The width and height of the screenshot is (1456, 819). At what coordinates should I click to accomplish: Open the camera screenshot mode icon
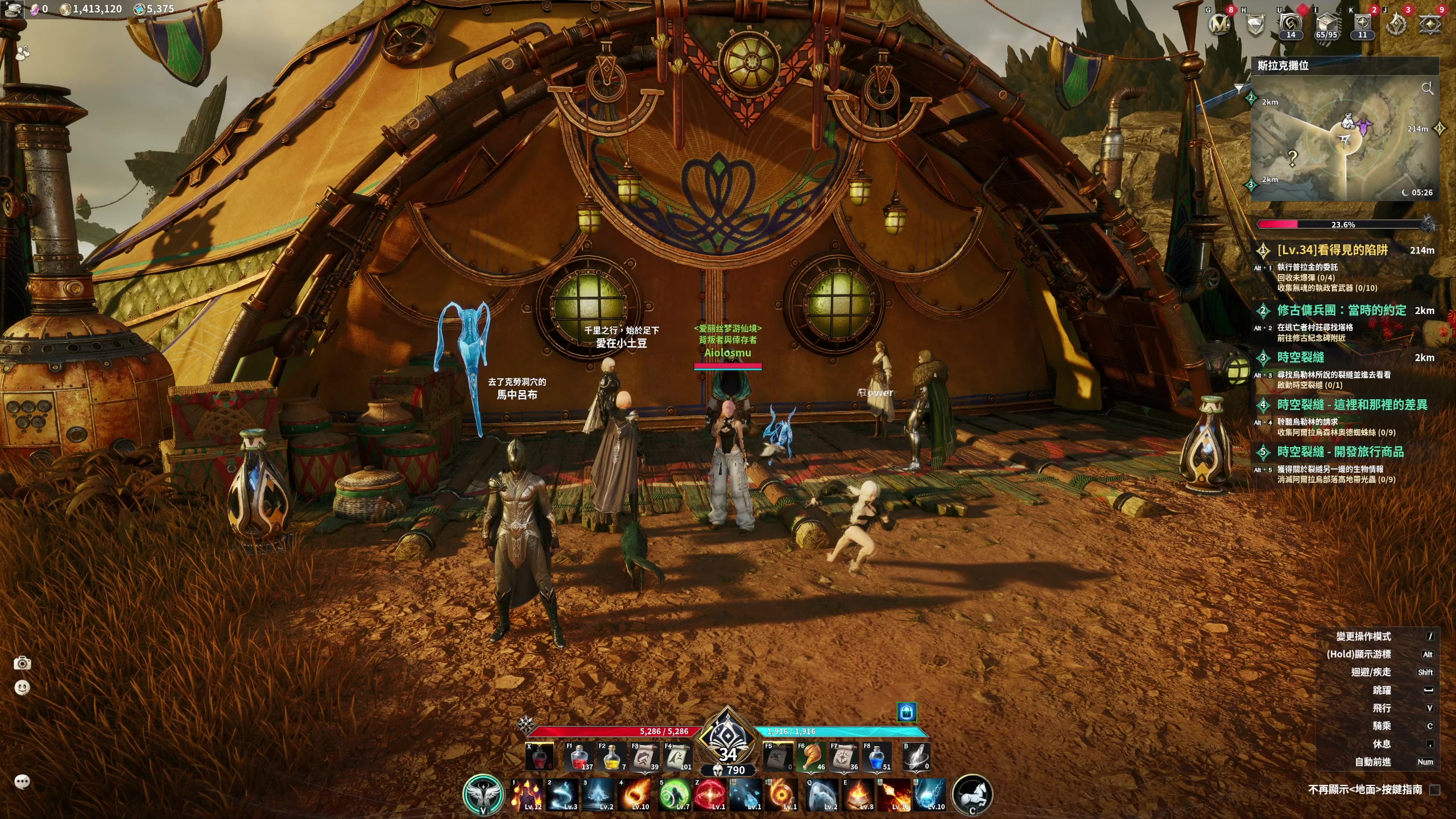tap(22, 663)
